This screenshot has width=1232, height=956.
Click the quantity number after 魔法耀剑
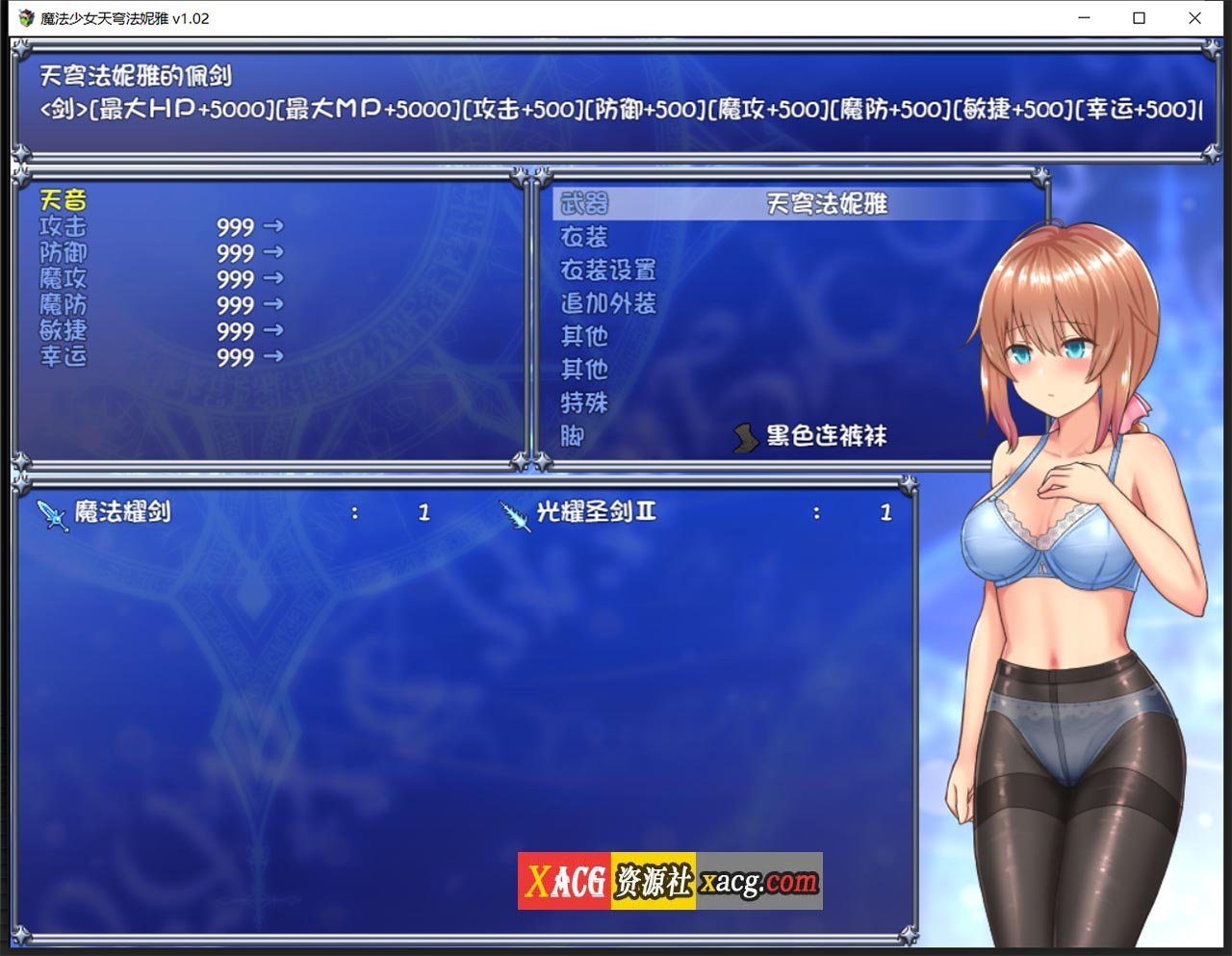click(423, 514)
